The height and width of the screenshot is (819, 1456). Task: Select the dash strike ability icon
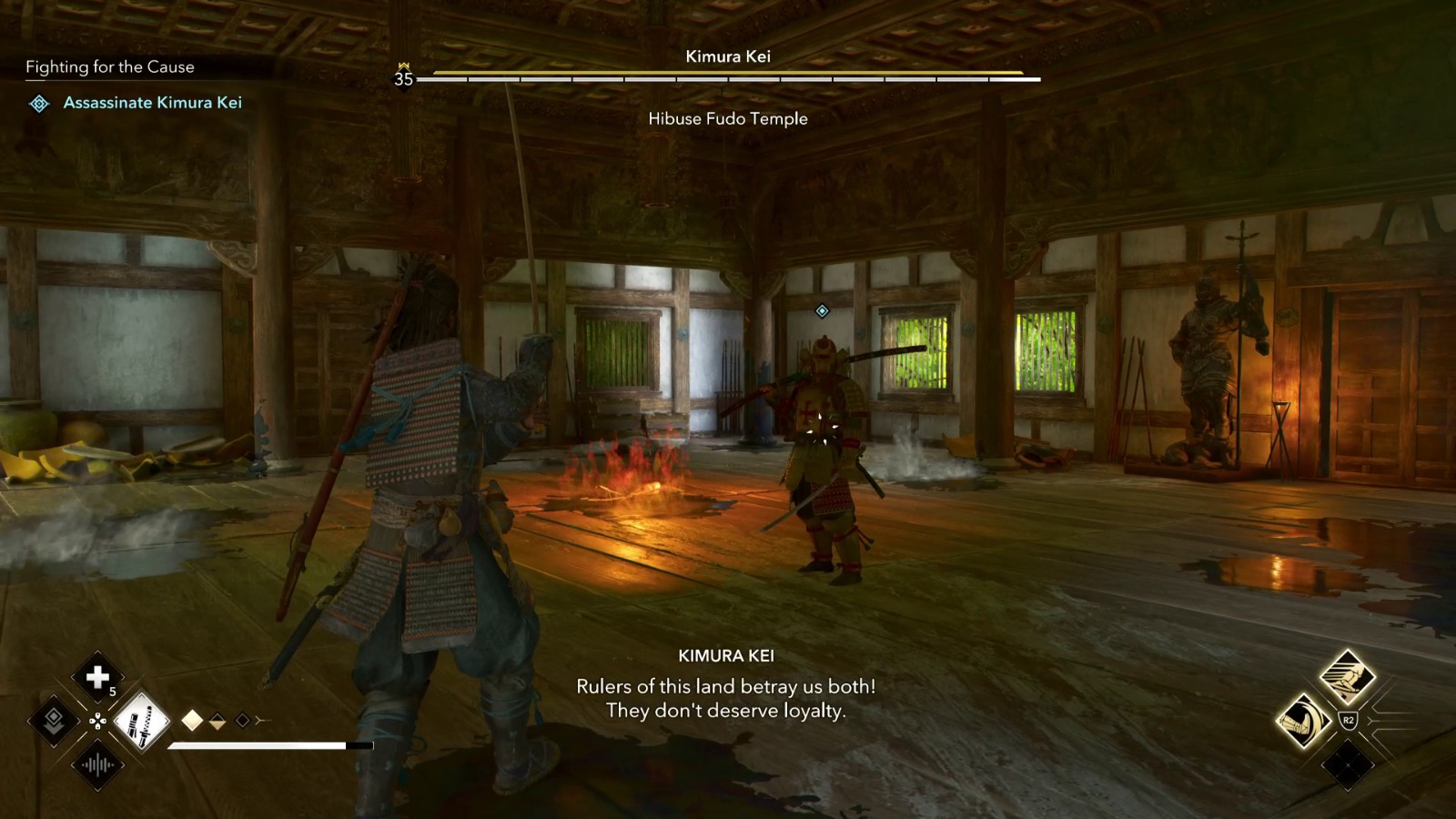[1348, 676]
